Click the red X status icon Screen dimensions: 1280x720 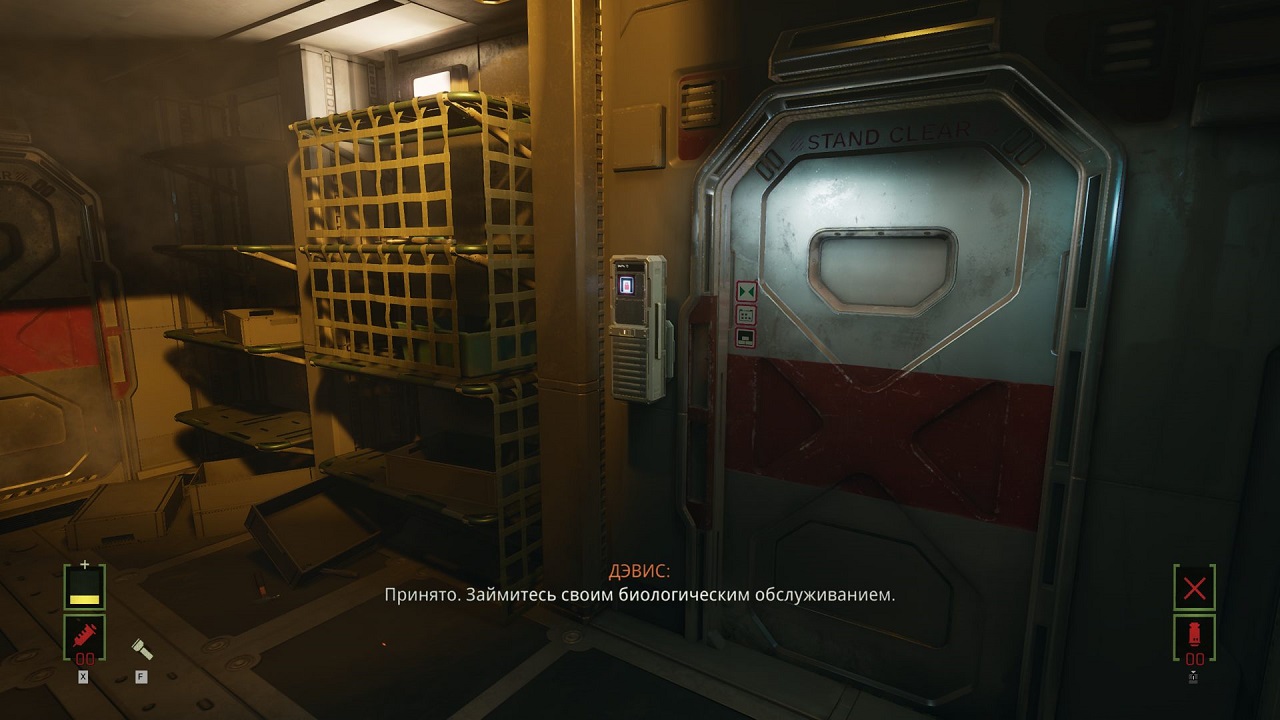click(1194, 587)
